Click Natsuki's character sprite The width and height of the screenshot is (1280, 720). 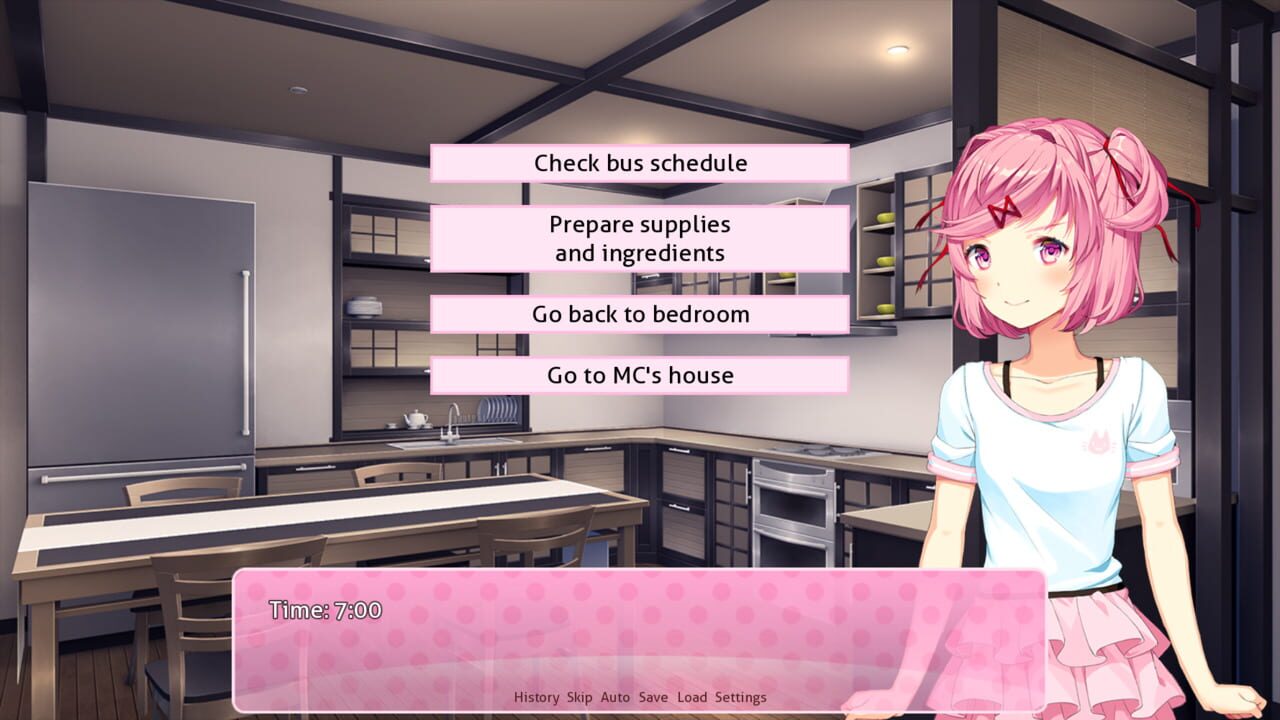coord(1040,400)
